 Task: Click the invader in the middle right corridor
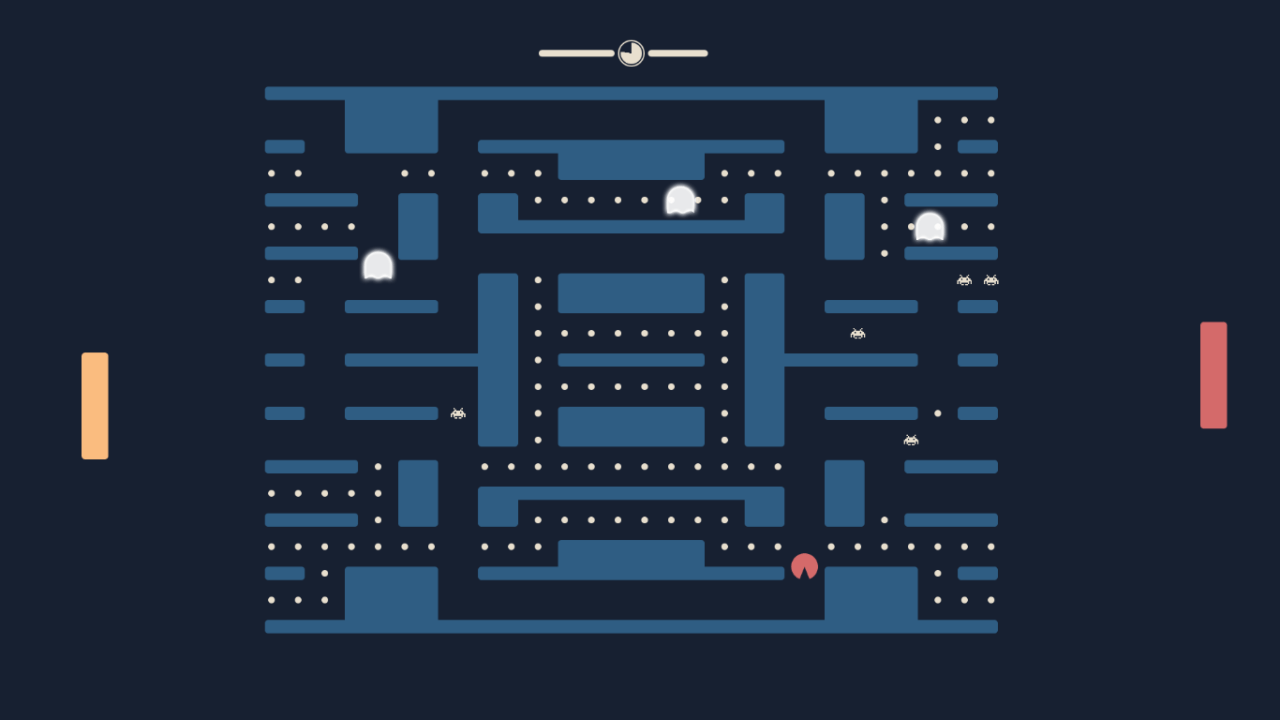857,332
